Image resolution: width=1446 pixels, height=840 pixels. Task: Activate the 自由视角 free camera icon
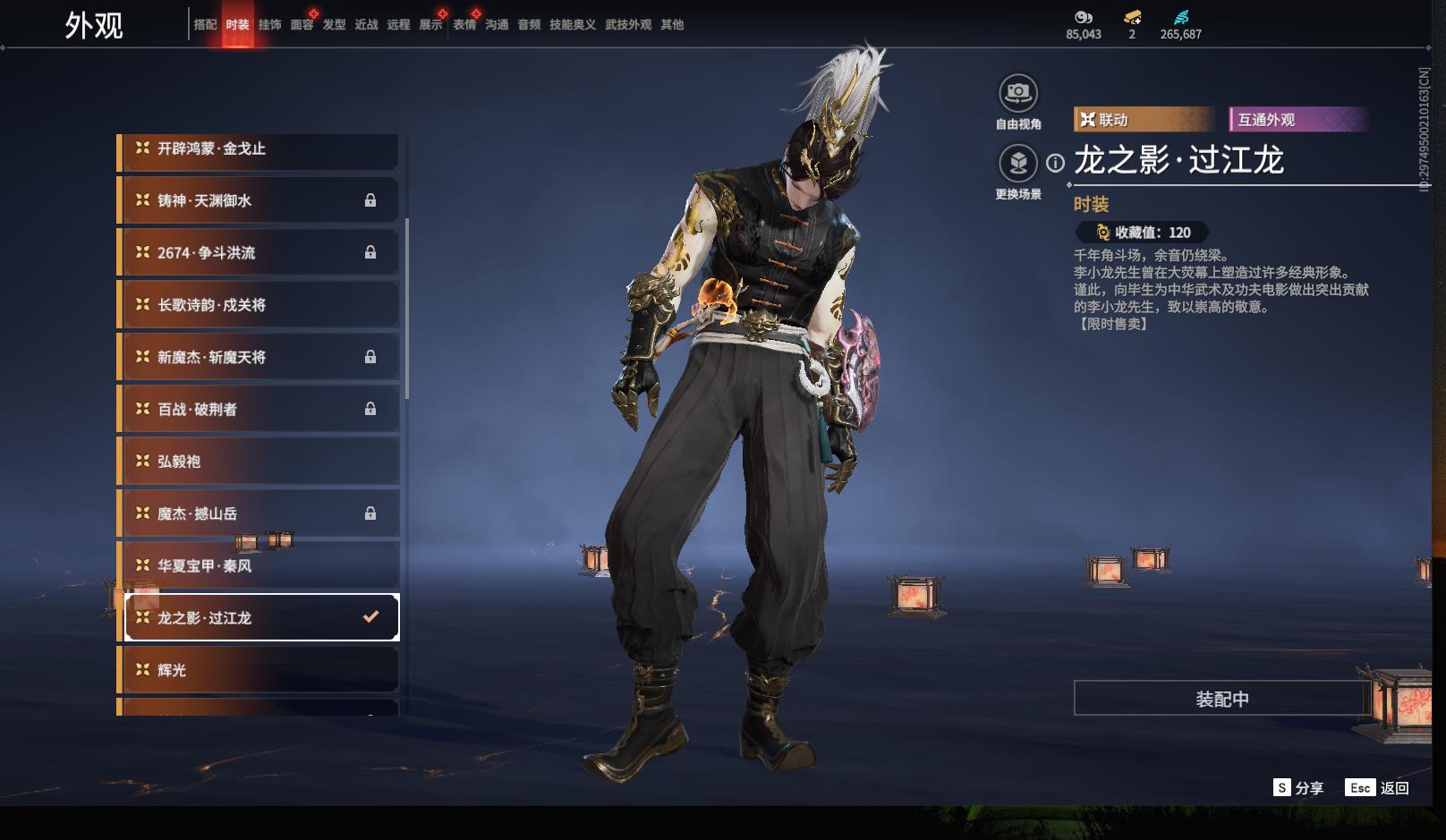[x=1017, y=93]
